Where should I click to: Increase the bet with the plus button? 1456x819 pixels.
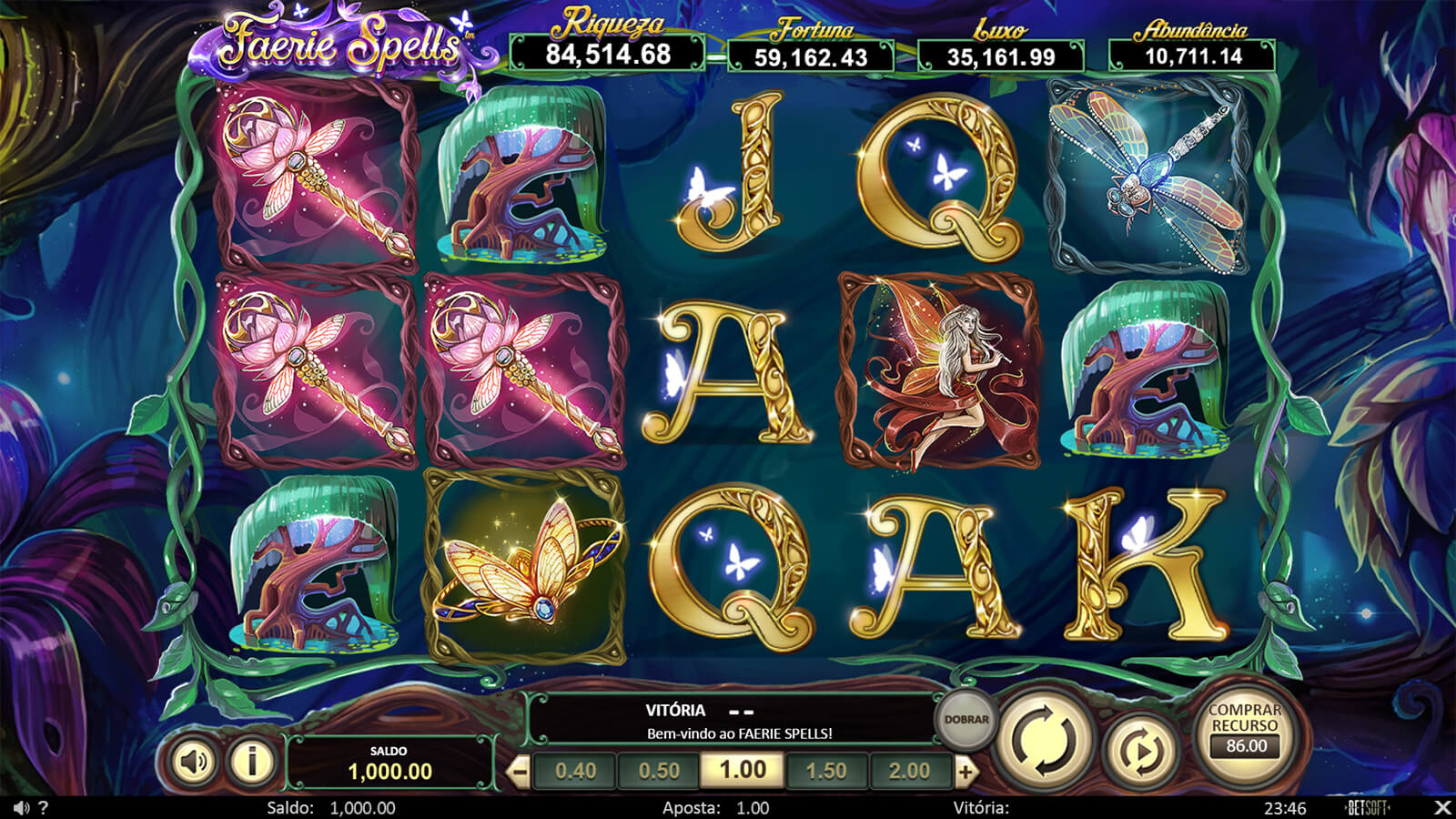tap(966, 773)
